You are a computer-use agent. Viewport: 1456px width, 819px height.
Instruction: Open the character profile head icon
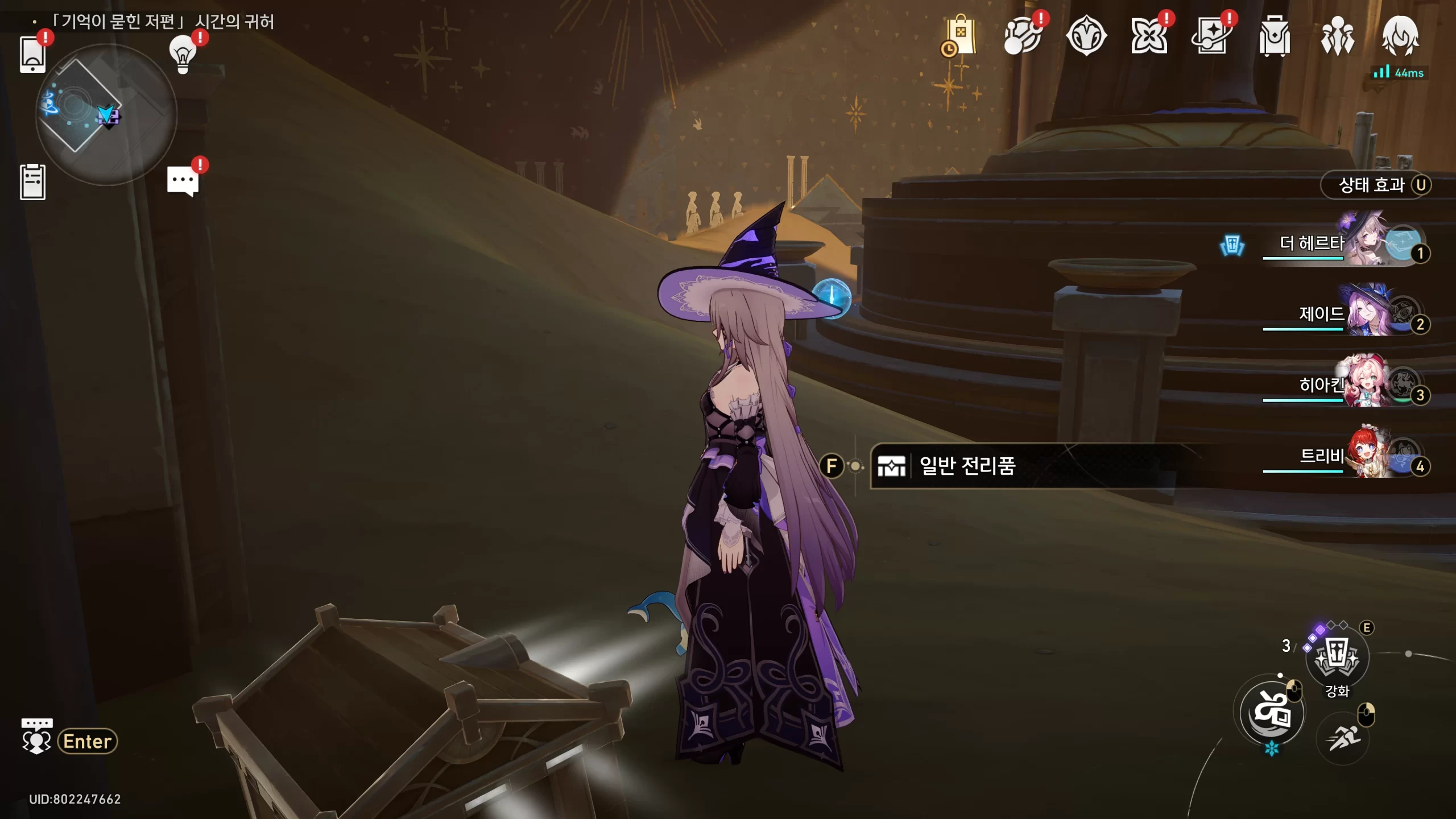(1400, 36)
